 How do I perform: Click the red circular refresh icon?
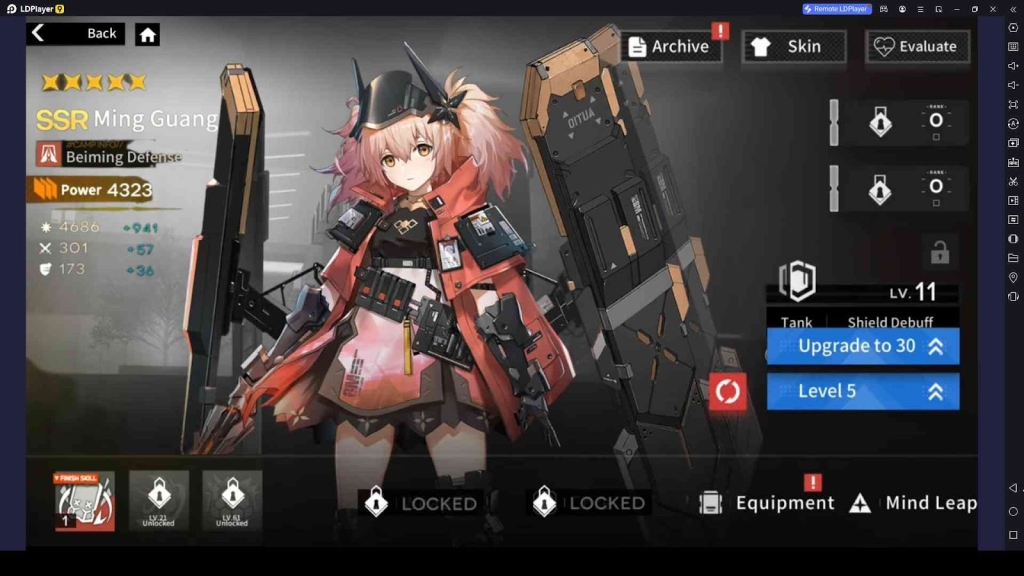click(728, 391)
